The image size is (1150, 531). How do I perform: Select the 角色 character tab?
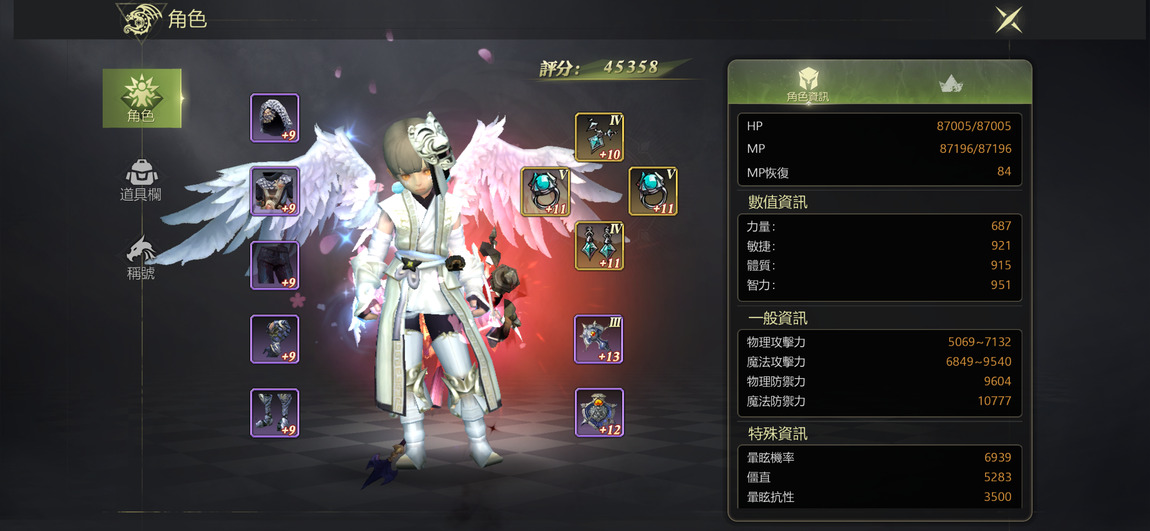pyautogui.click(x=142, y=98)
